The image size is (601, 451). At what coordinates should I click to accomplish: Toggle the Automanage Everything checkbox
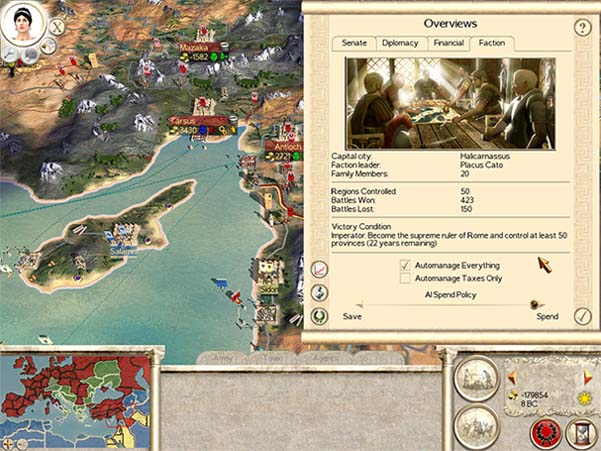click(405, 265)
